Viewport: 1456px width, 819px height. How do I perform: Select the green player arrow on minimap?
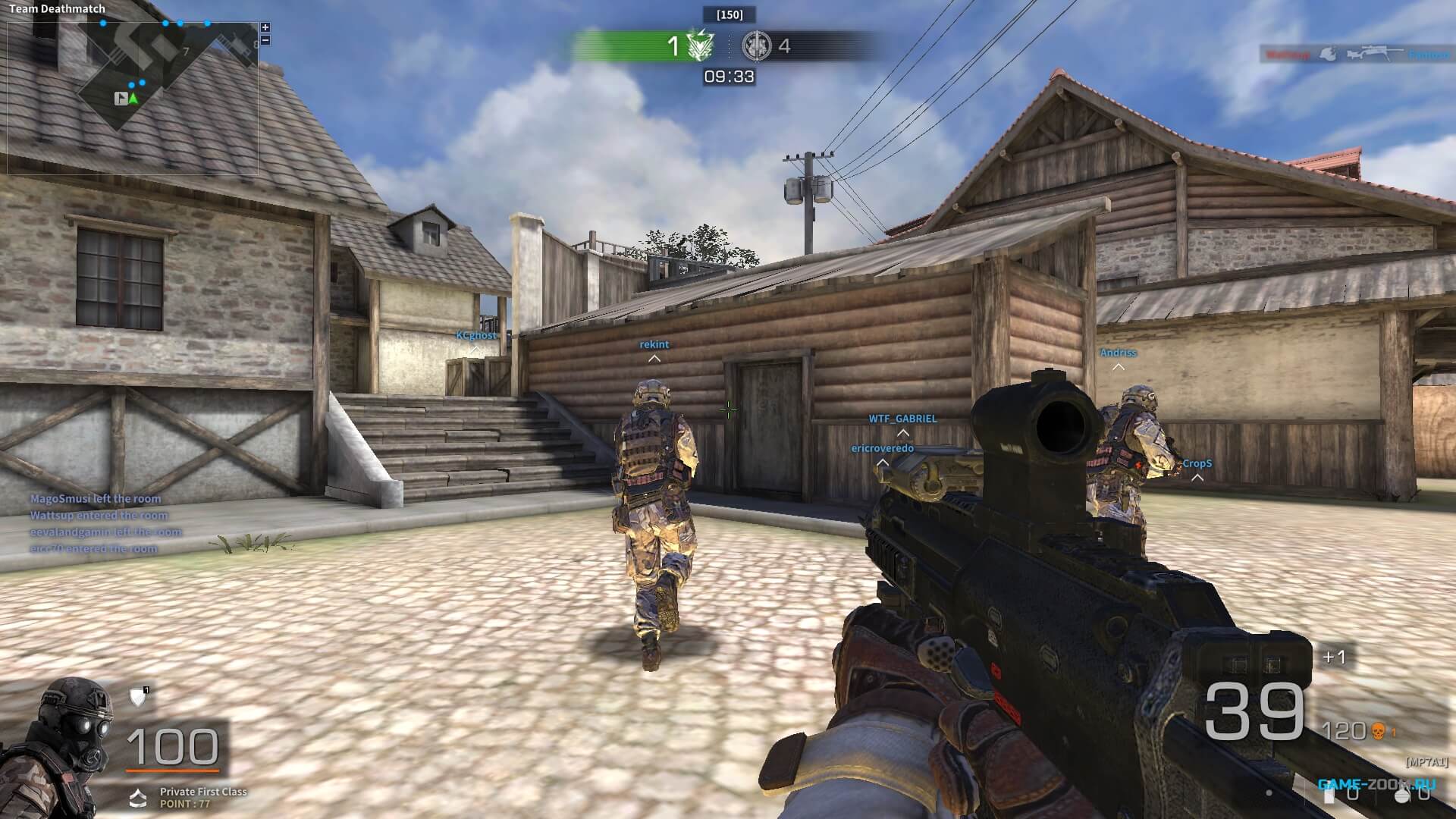tap(134, 99)
